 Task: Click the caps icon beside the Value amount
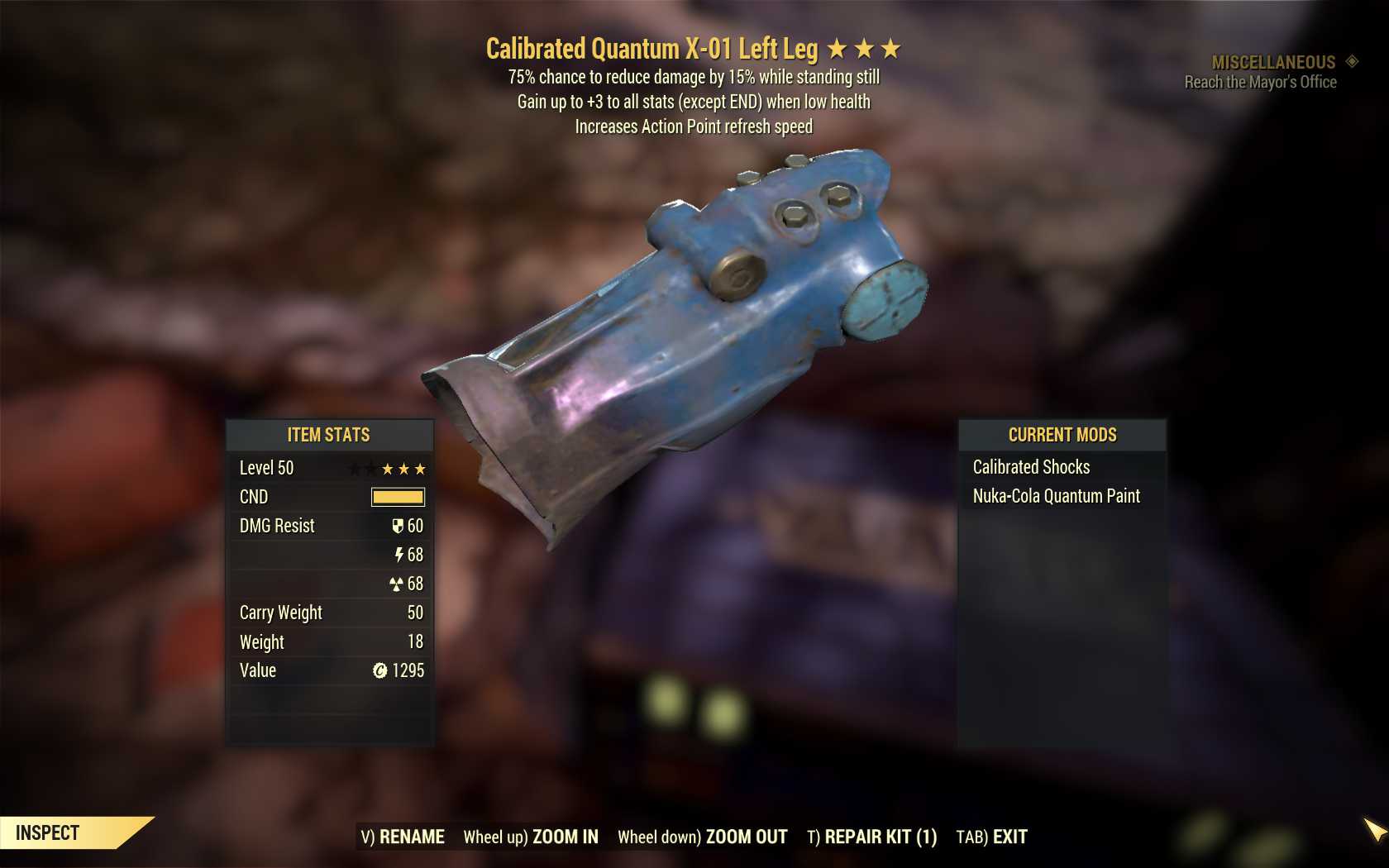click(379, 670)
